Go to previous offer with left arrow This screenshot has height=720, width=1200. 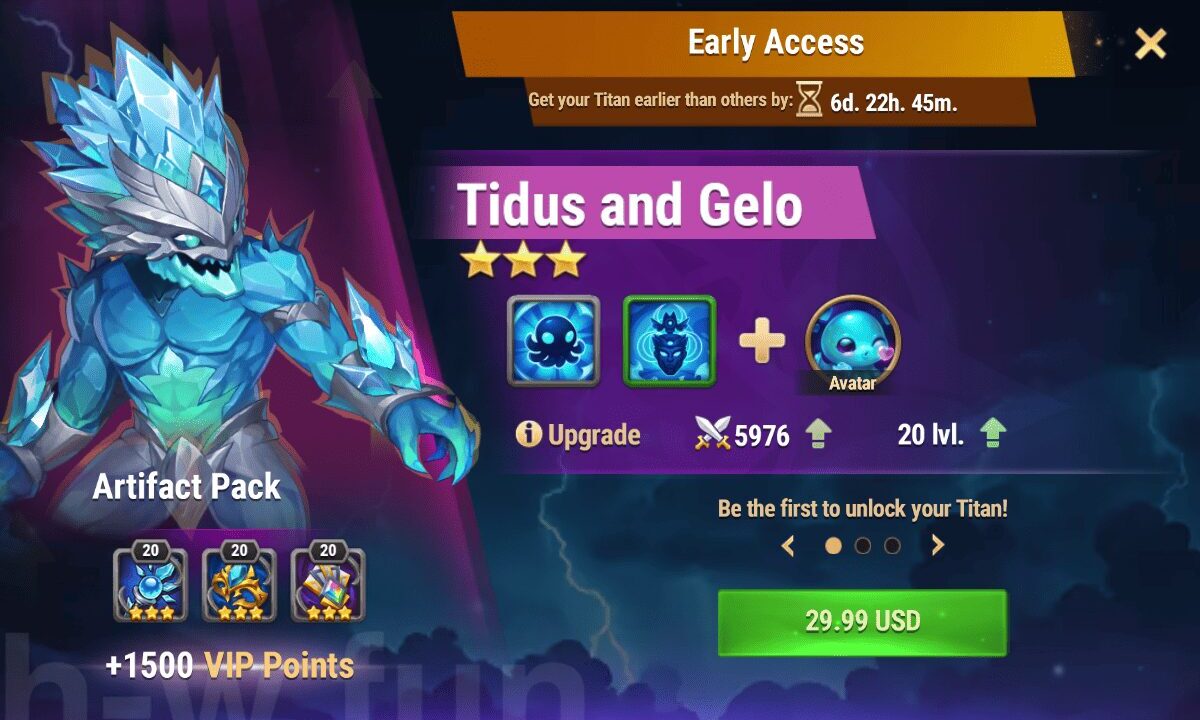click(x=788, y=545)
